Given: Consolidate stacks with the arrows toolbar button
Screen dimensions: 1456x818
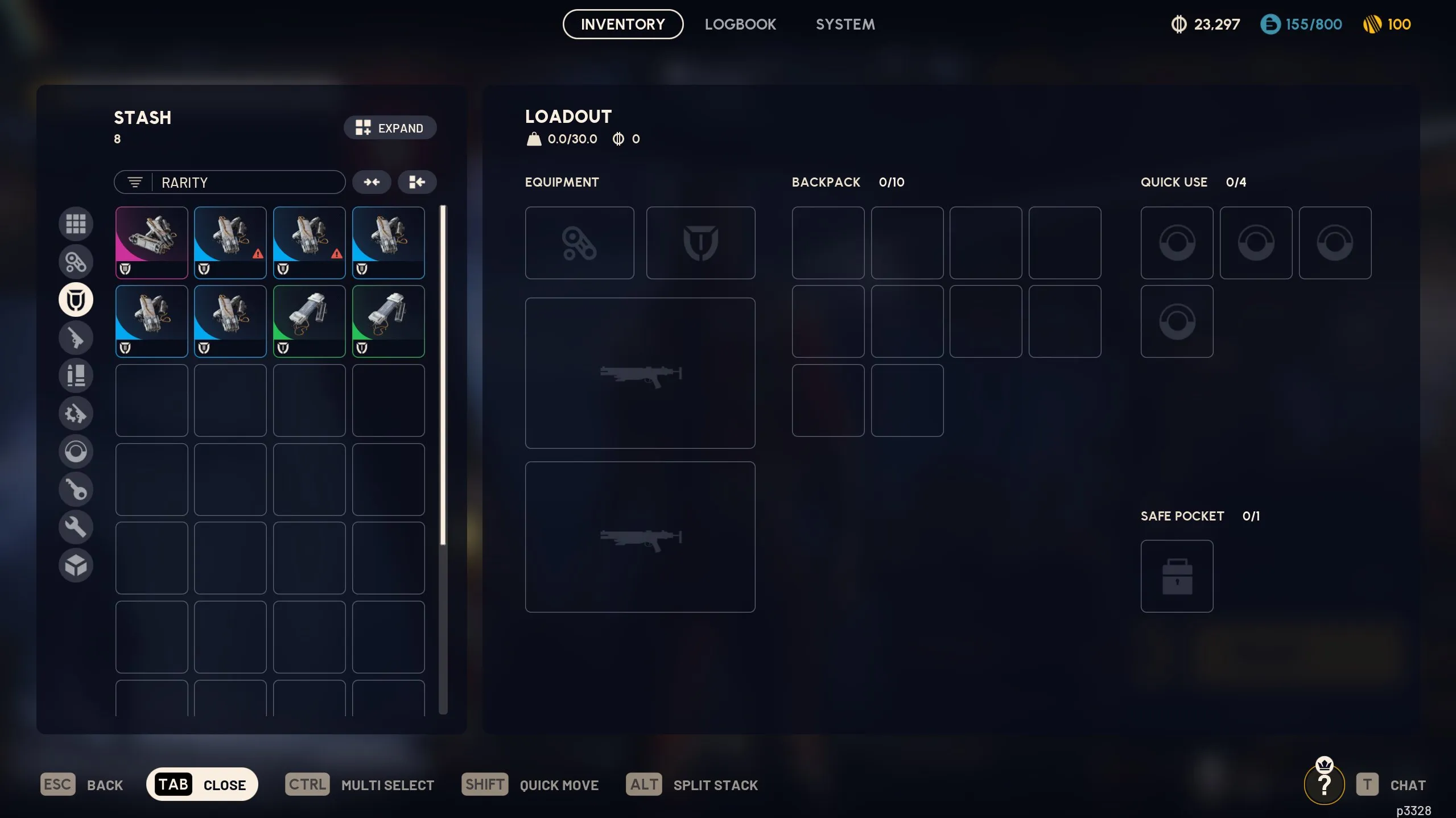Looking at the screenshot, I should [x=372, y=182].
